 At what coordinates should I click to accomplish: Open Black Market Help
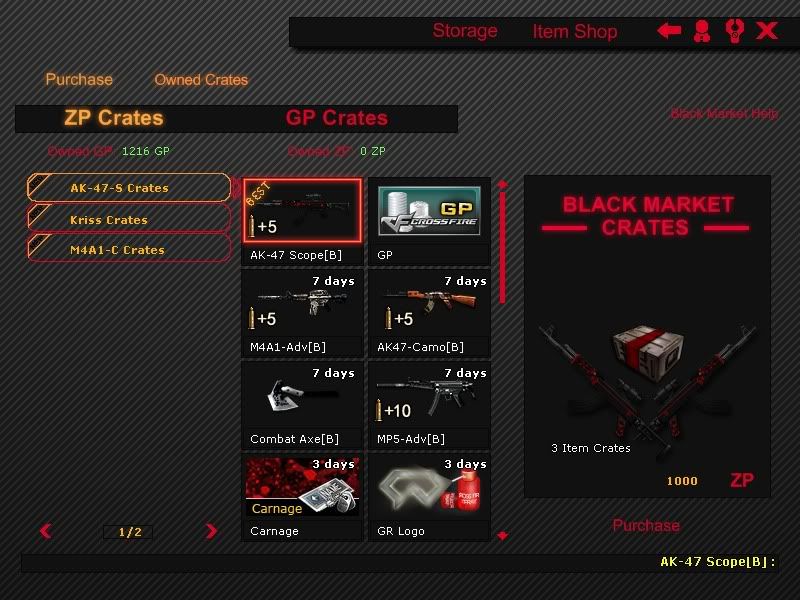[x=724, y=114]
